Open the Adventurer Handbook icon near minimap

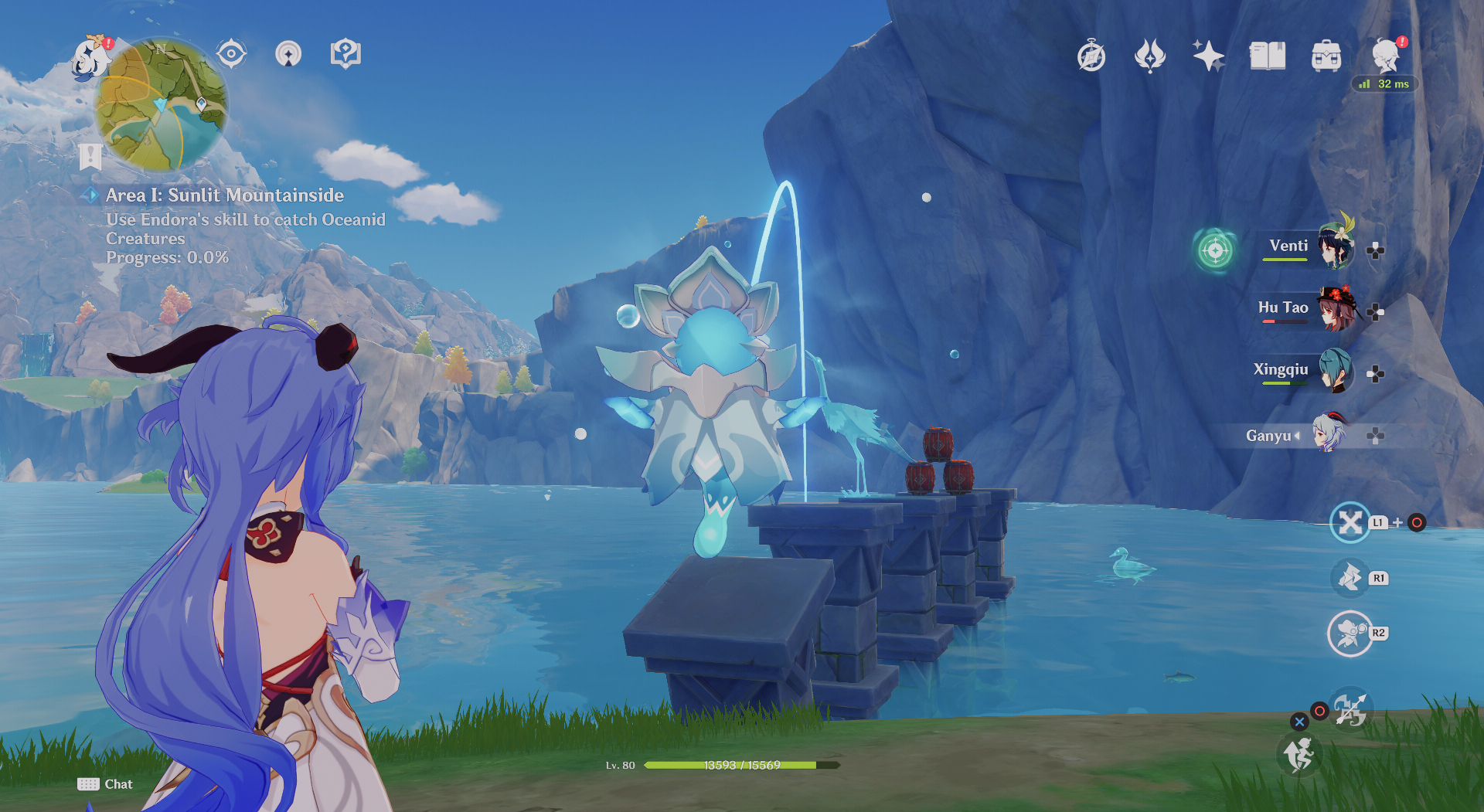tap(347, 53)
